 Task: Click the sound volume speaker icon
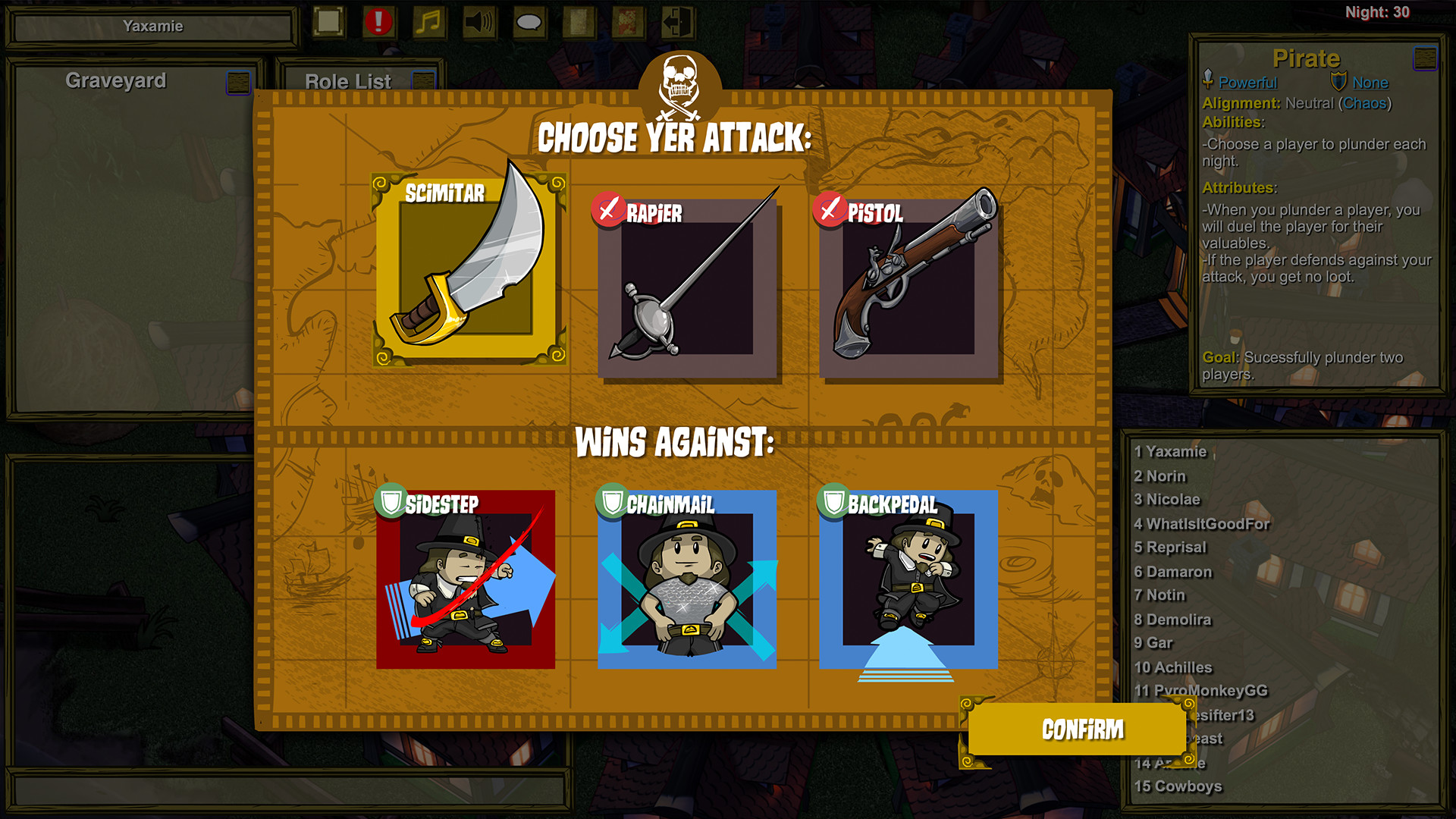pos(479,22)
